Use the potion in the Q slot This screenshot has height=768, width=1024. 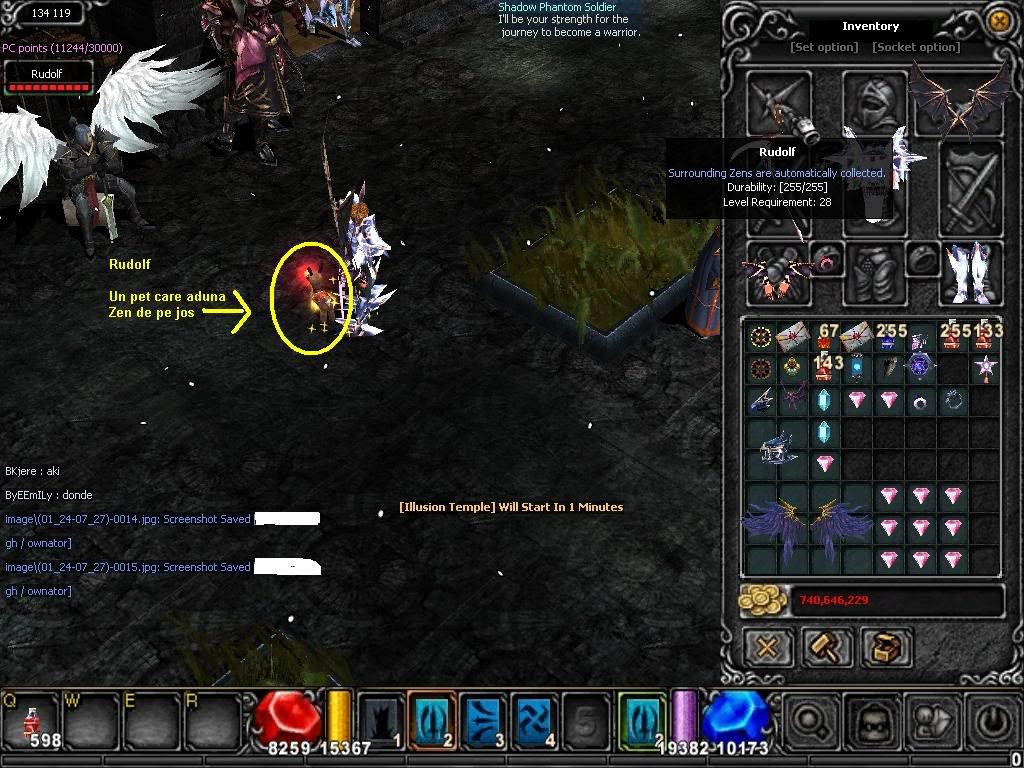(31, 719)
